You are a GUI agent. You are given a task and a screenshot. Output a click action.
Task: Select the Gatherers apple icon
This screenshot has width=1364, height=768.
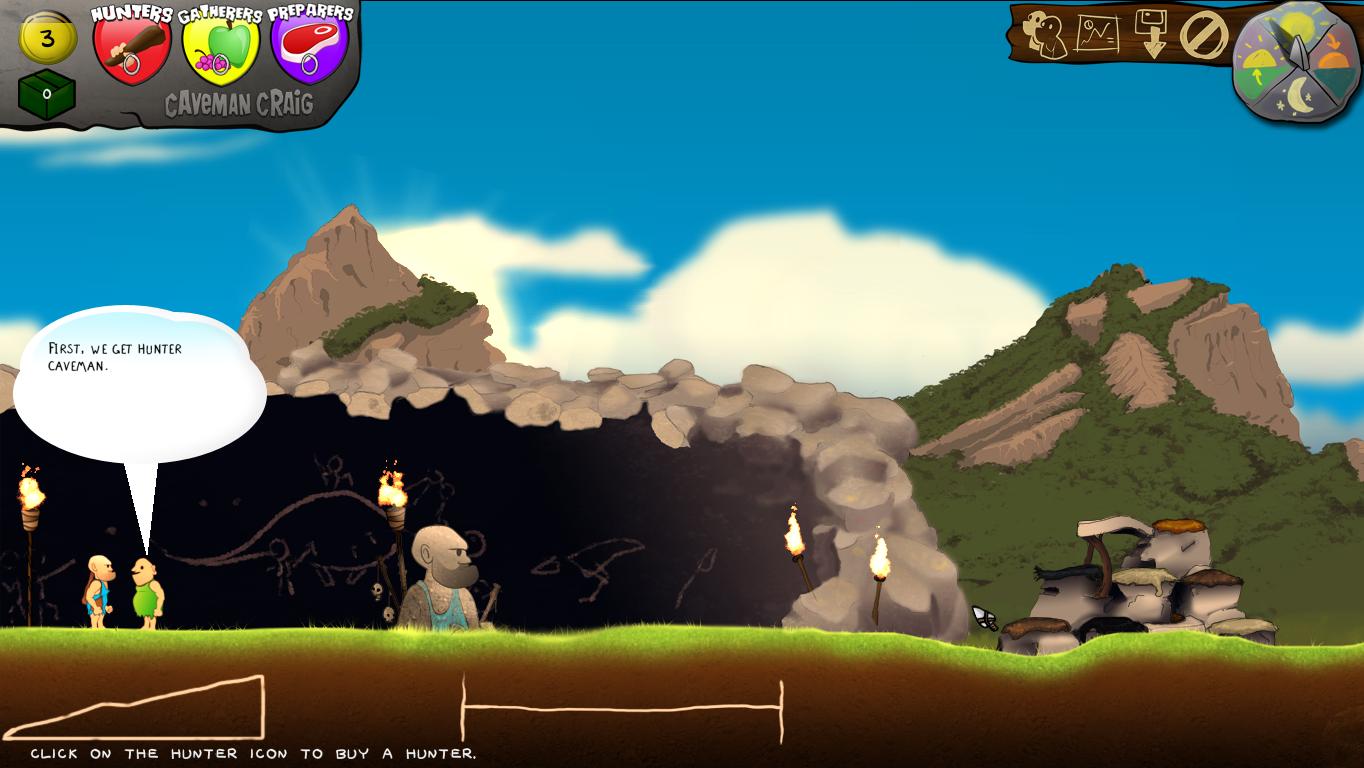pyautogui.click(x=220, y=48)
